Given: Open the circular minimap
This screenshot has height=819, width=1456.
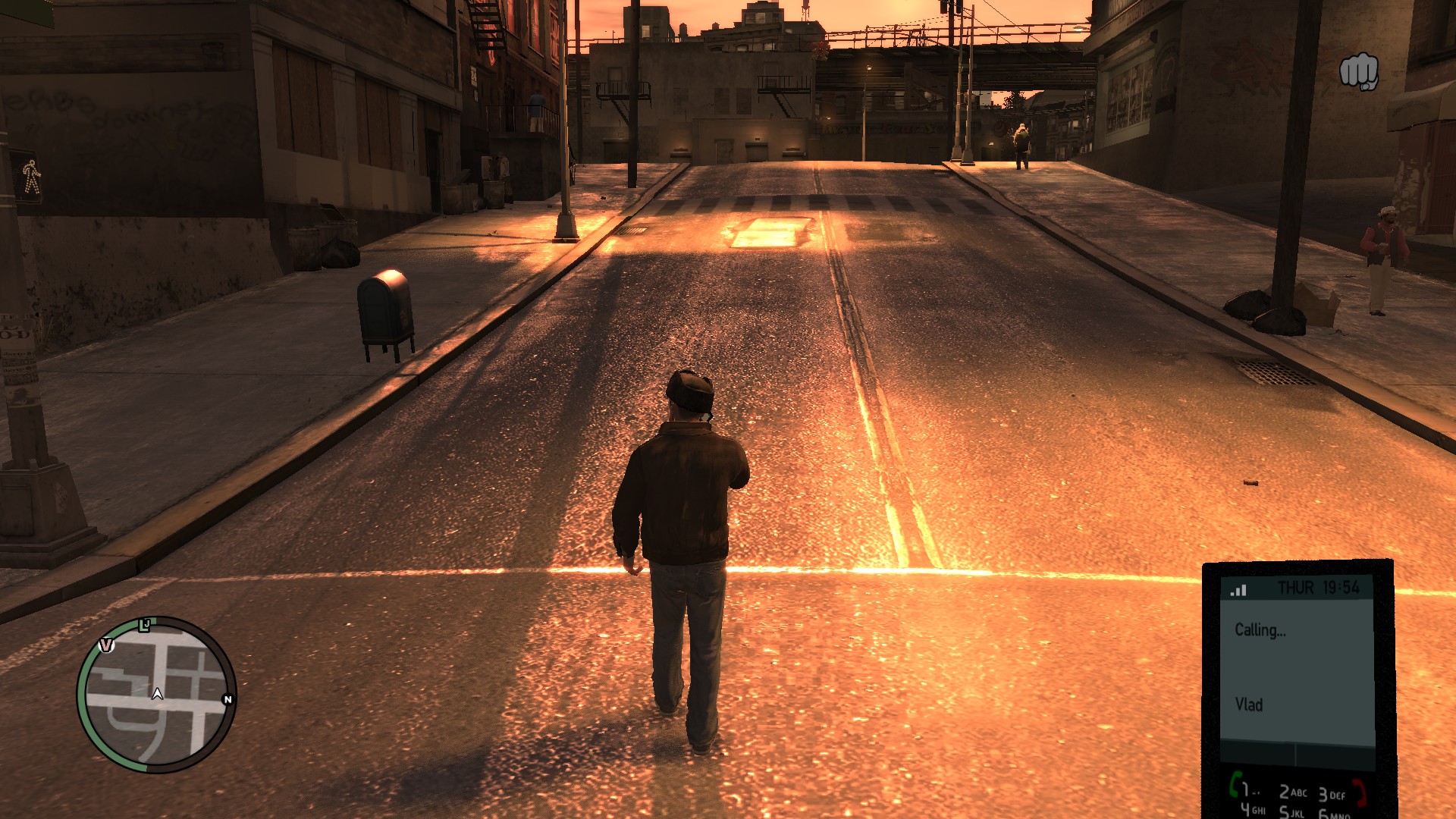Looking at the screenshot, I should tap(157, 694).
